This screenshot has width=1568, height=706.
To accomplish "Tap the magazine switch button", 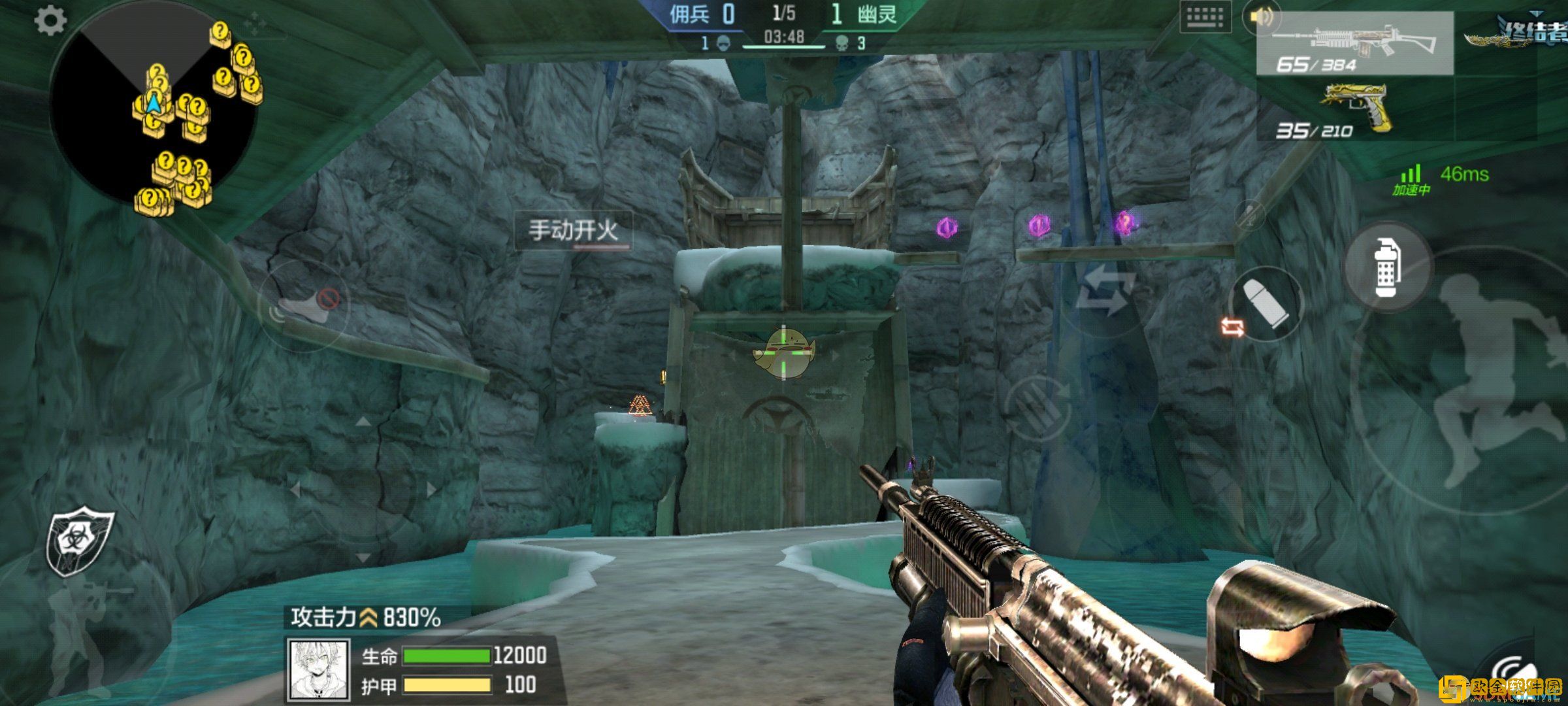I will [1037, 409].
